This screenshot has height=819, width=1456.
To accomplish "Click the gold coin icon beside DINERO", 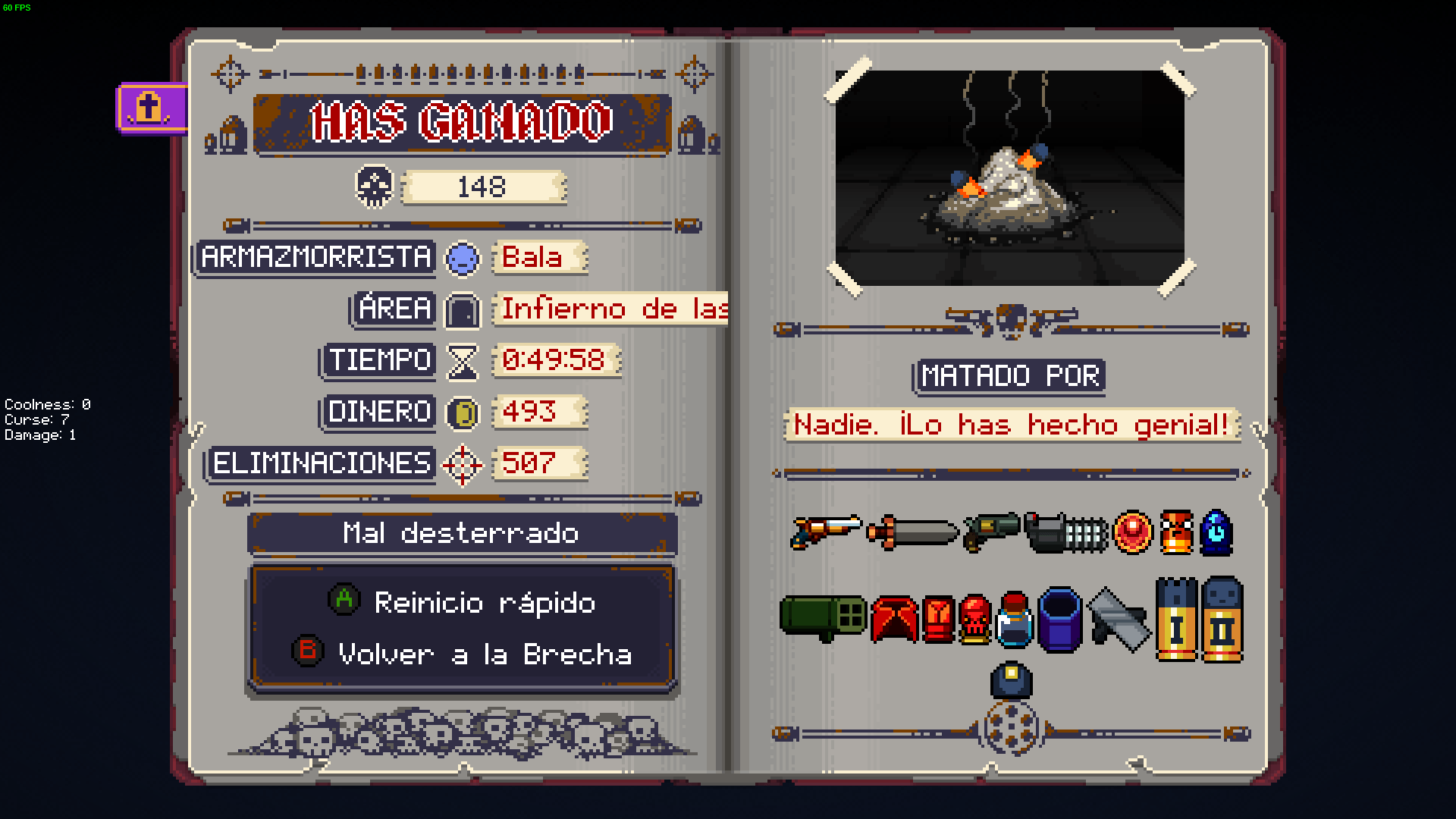I will pos(463,413).
